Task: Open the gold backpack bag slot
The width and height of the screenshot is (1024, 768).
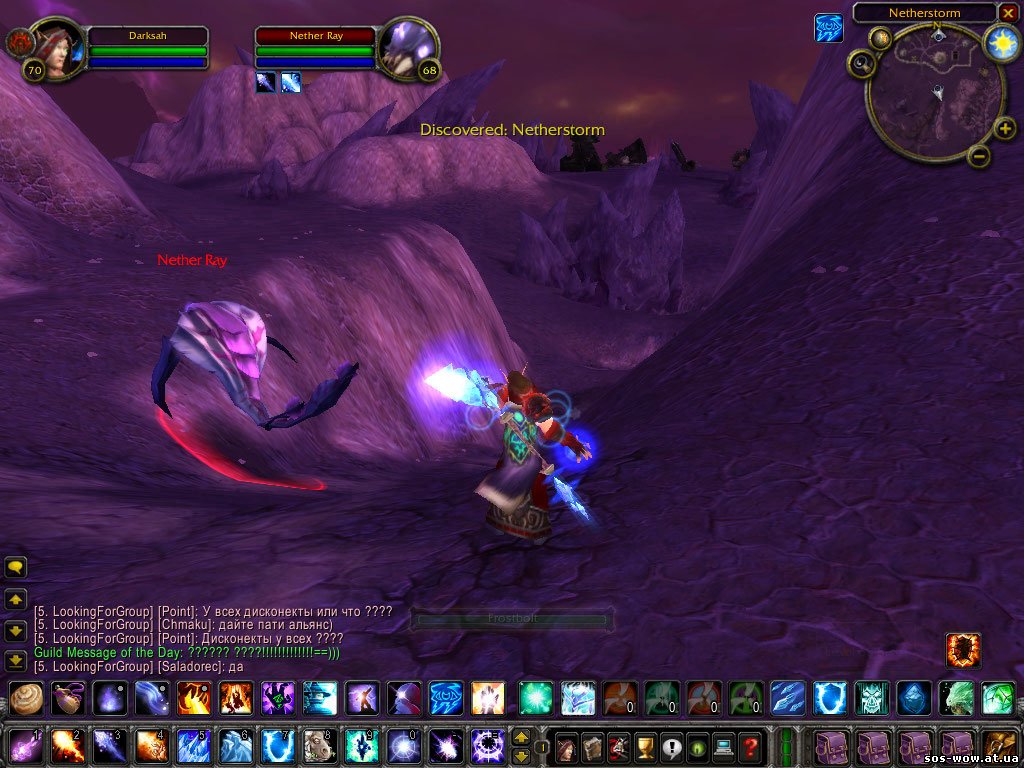Action: [999, 746]
